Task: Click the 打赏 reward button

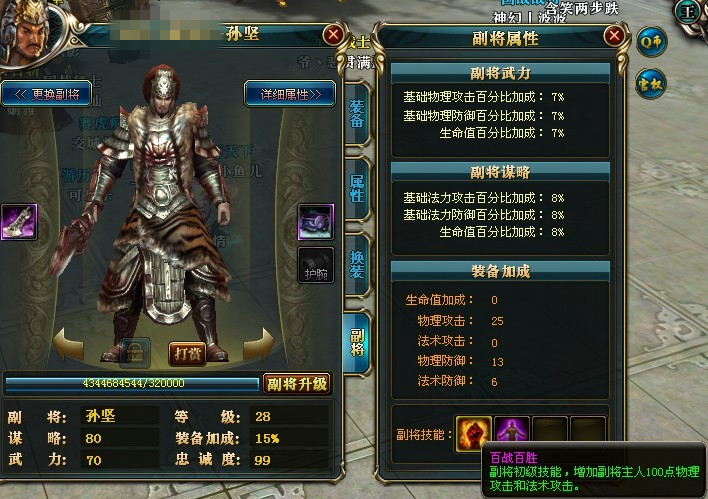Action: click(187, 353)
